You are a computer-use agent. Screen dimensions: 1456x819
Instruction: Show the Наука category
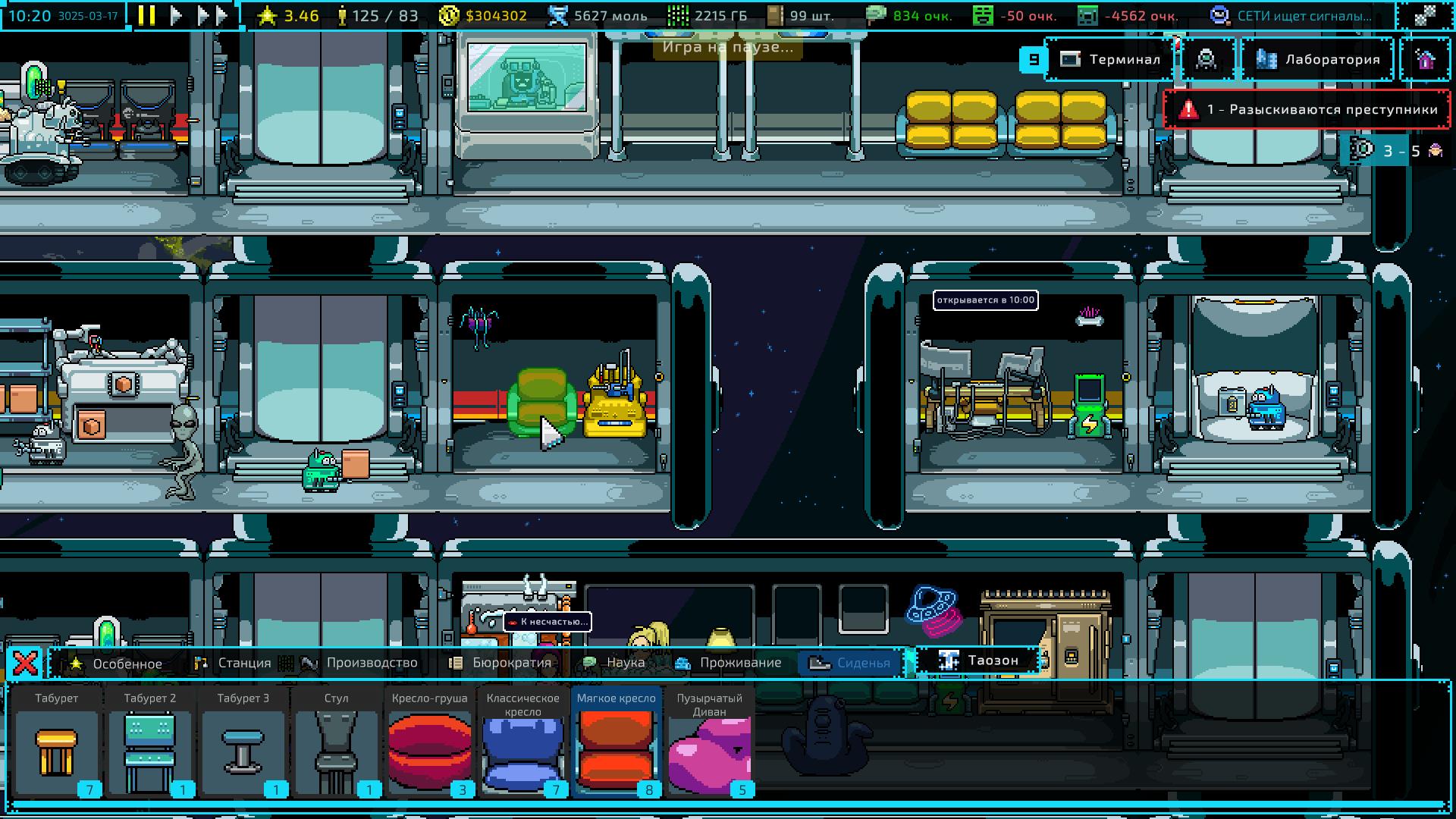[x=614, y=664]
